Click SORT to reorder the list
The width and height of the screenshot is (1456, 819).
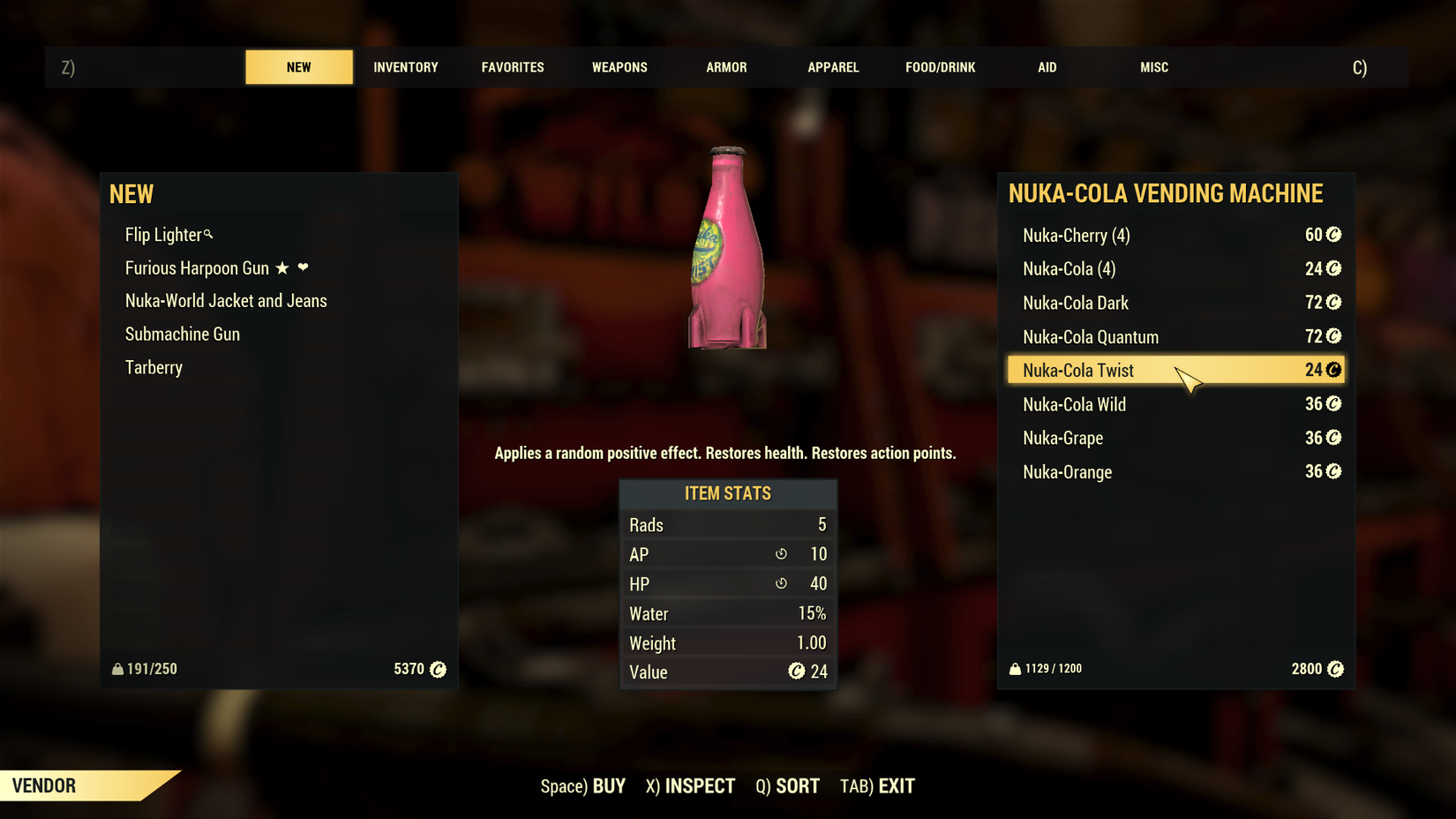[797, 785]
